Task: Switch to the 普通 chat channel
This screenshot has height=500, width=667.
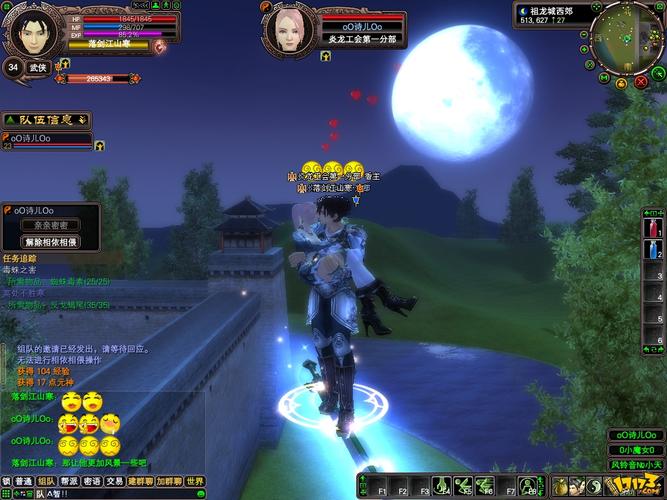Action: coord(23,481)
